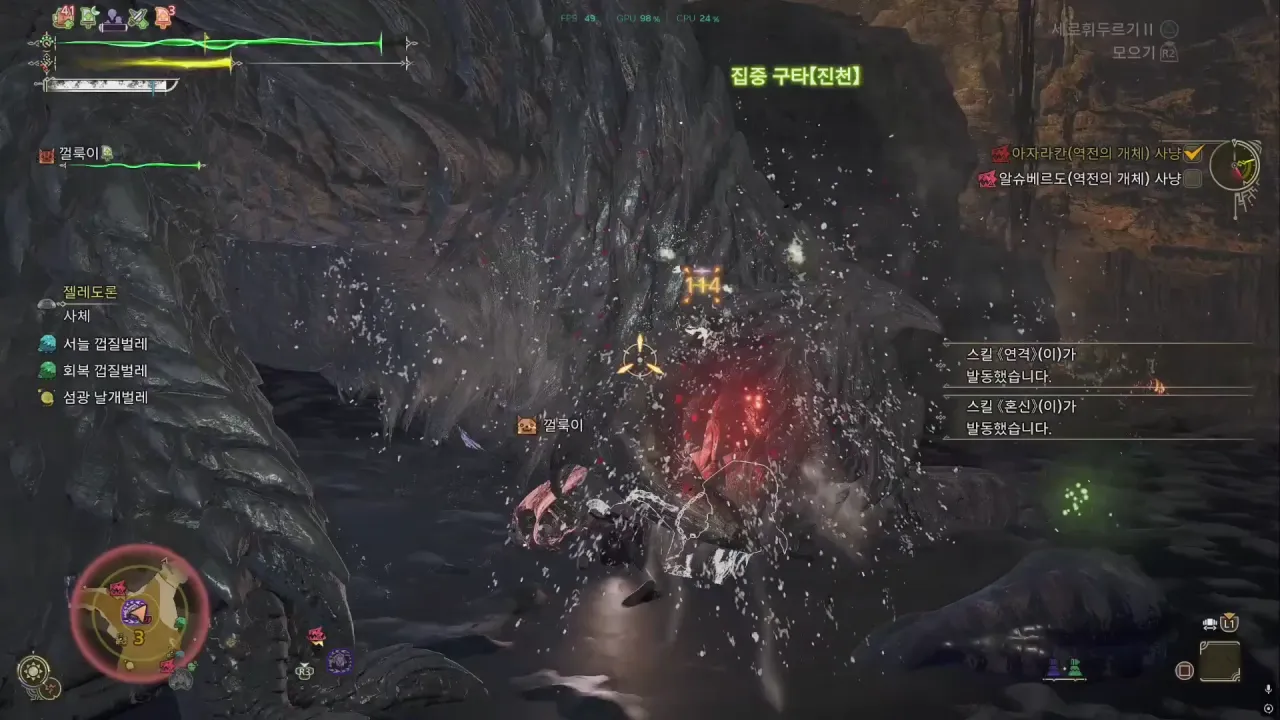The image size is (1280, 720).
Task: Click the microphone icon in bottom-right corner
Action: (1268, 689)
